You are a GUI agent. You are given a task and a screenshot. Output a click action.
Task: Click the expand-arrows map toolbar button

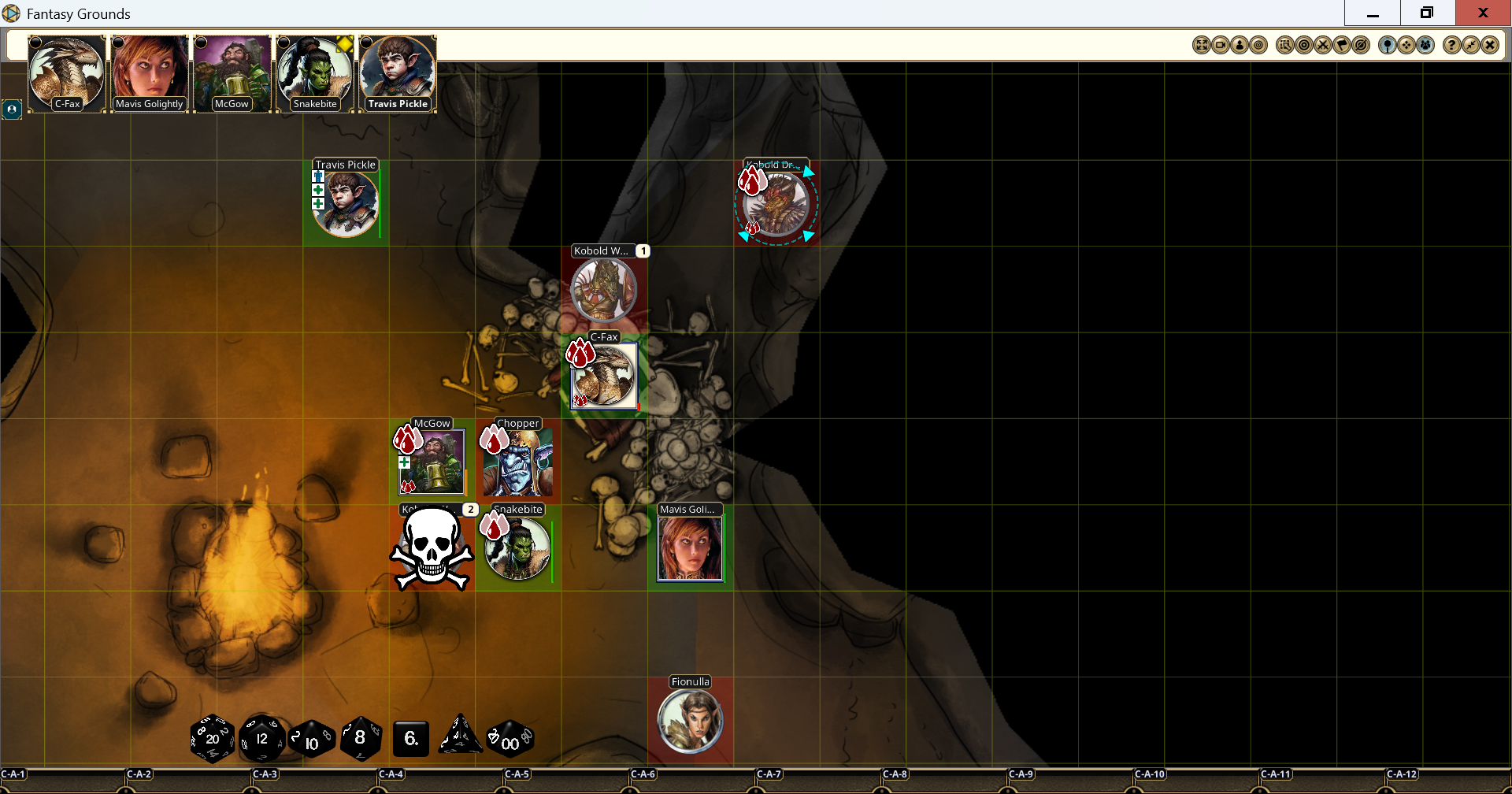coord(1202,46)
